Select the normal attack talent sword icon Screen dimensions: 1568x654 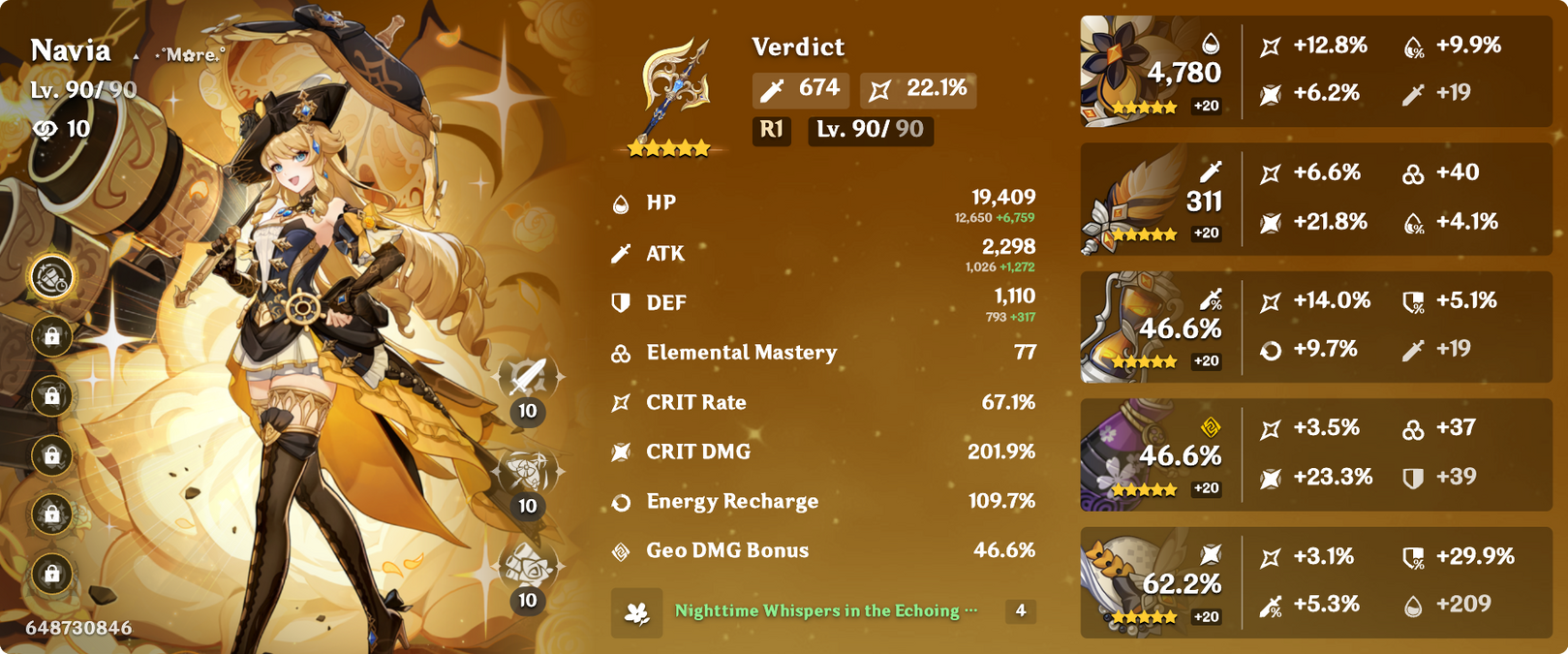coord(527,377)
